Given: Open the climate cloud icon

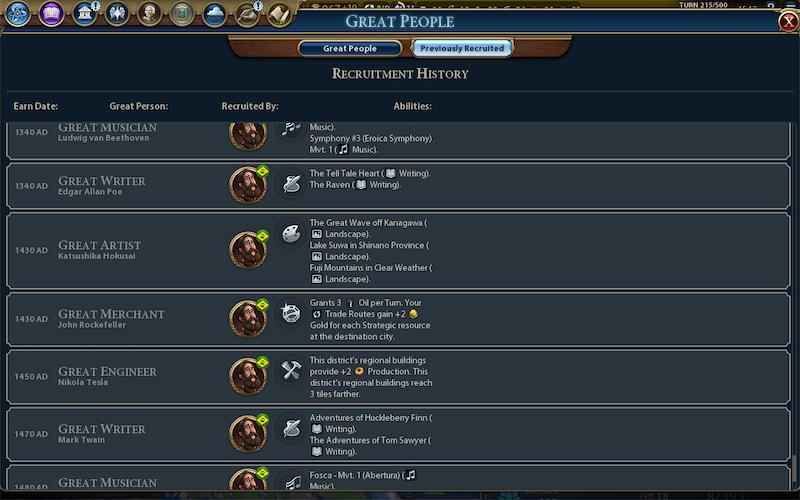Looking at the screenshot, I should tap(214, 14).
